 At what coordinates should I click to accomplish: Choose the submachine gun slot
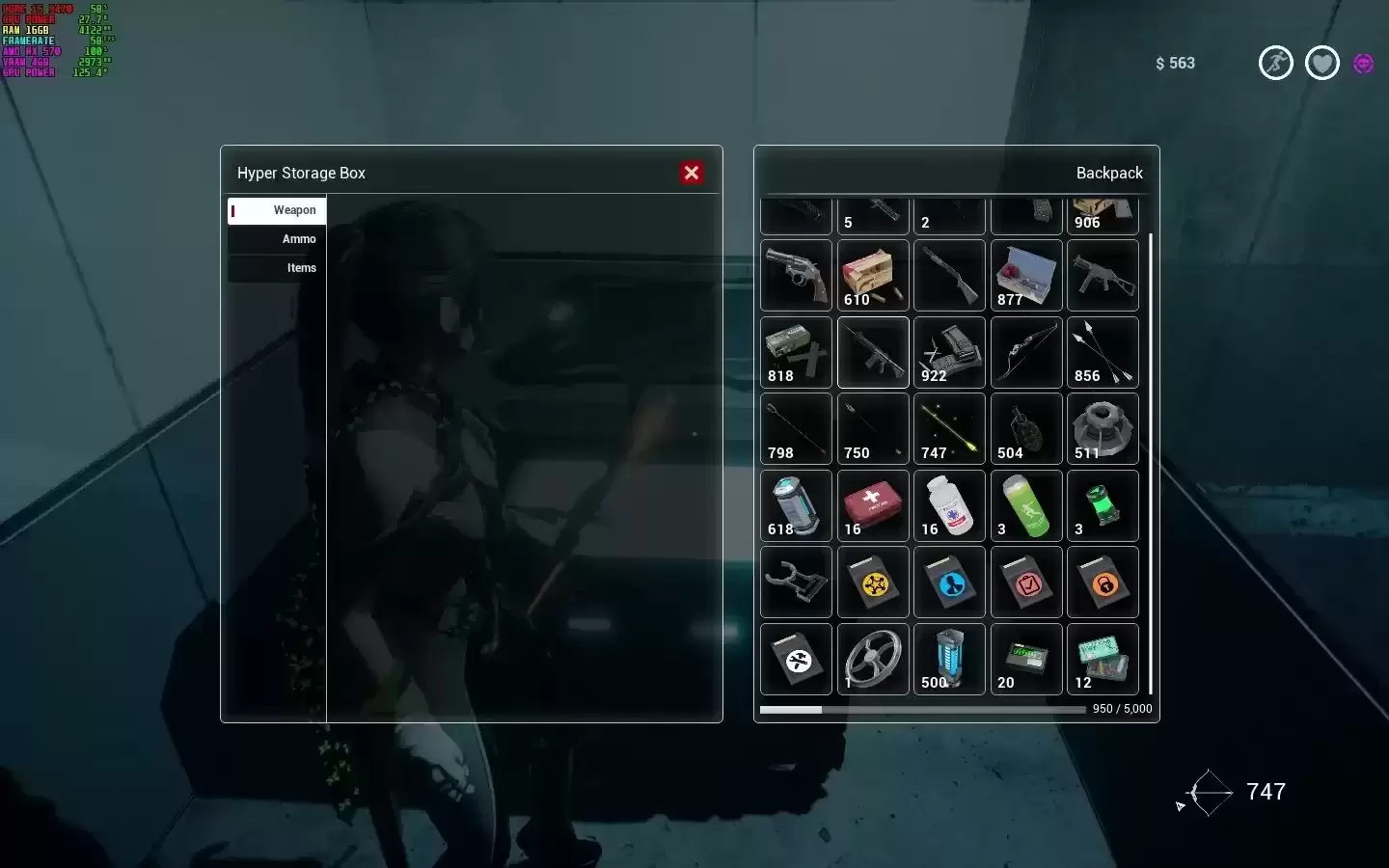[1103, 275]
